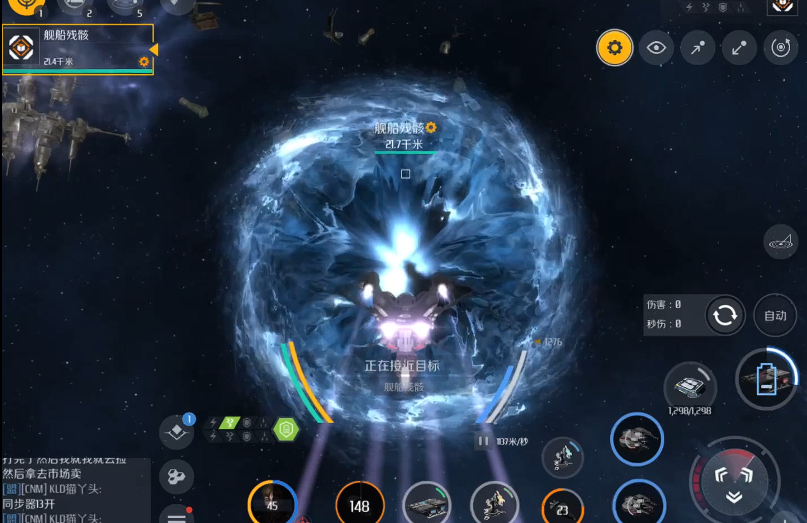This screenshot has width=807, height=523.
Task: Reset the damage counter with the refresh button
Action: pyautogui.click(x=724, y=315)
